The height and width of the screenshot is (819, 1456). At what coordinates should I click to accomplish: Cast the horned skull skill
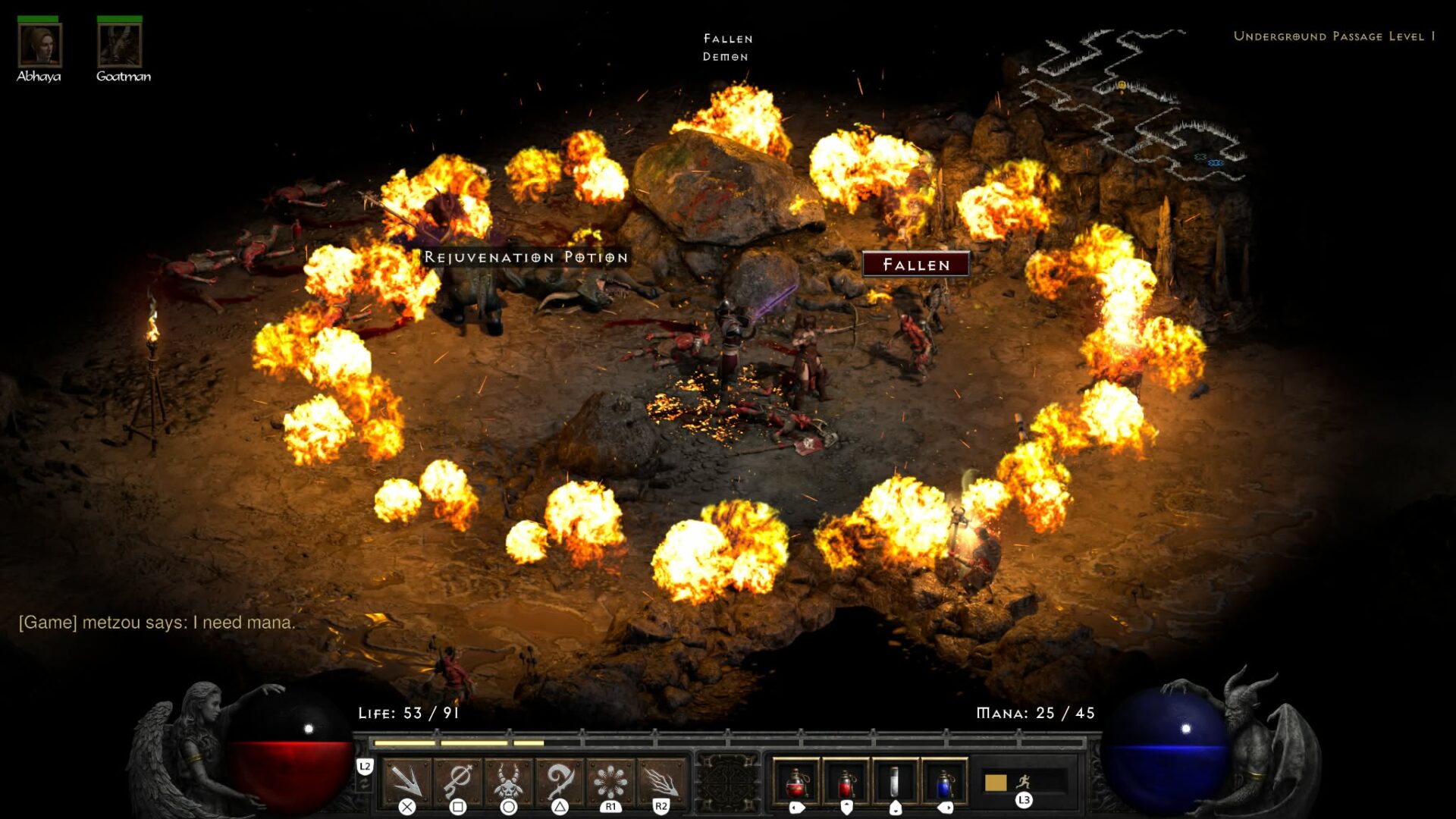click(508, 781)
